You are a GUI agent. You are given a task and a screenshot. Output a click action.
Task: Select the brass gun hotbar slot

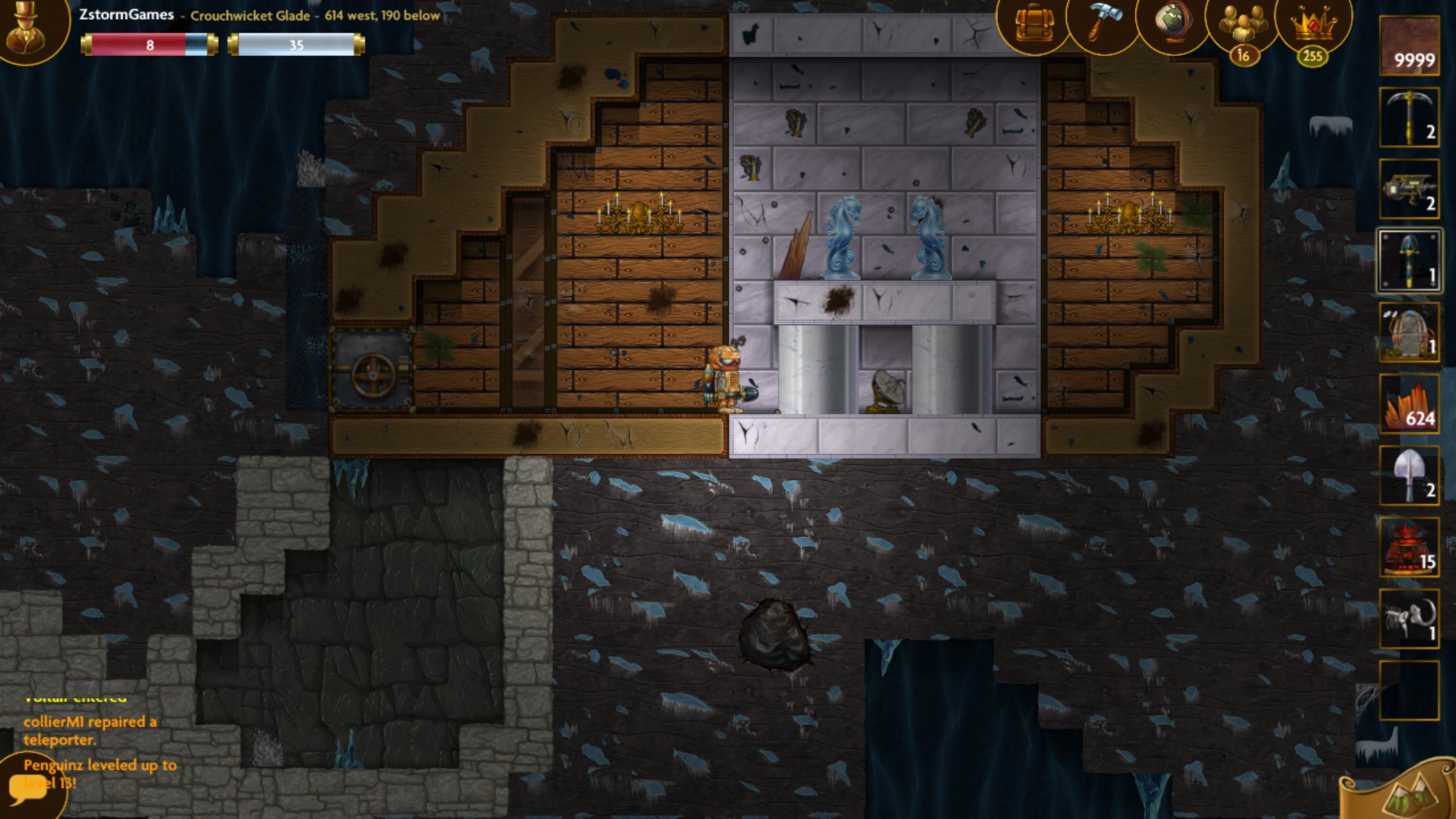pos(1409,188)
